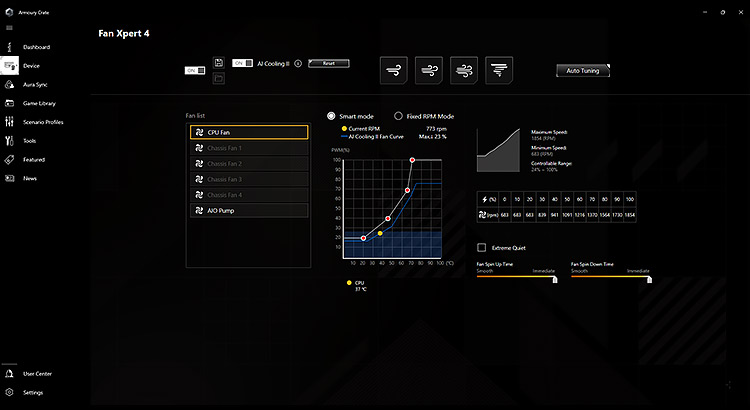
Task: Click the Reset button
Action: [x=328, y=63]
